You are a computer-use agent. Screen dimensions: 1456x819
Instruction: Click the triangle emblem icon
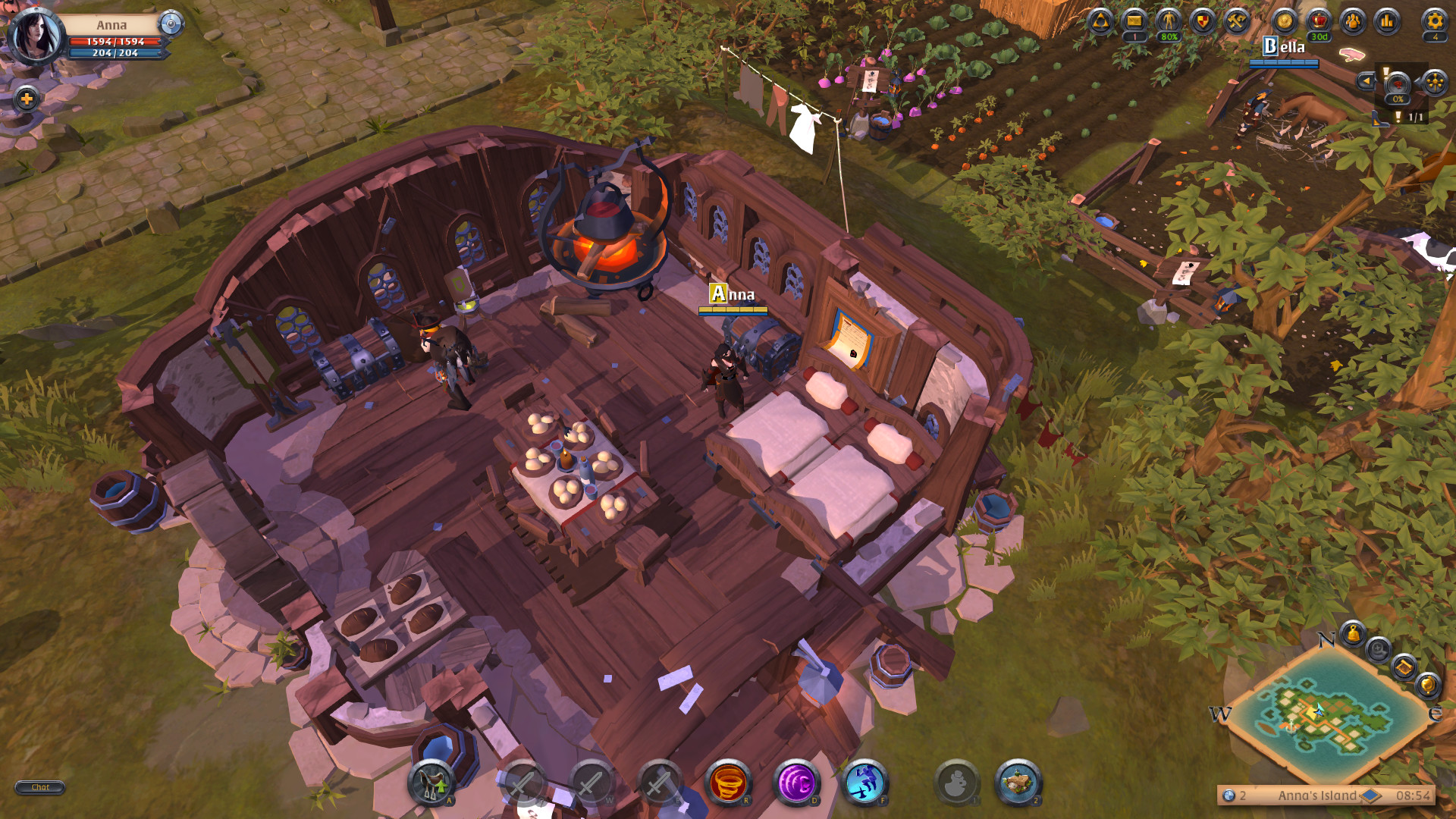(x=1100, y=21)
